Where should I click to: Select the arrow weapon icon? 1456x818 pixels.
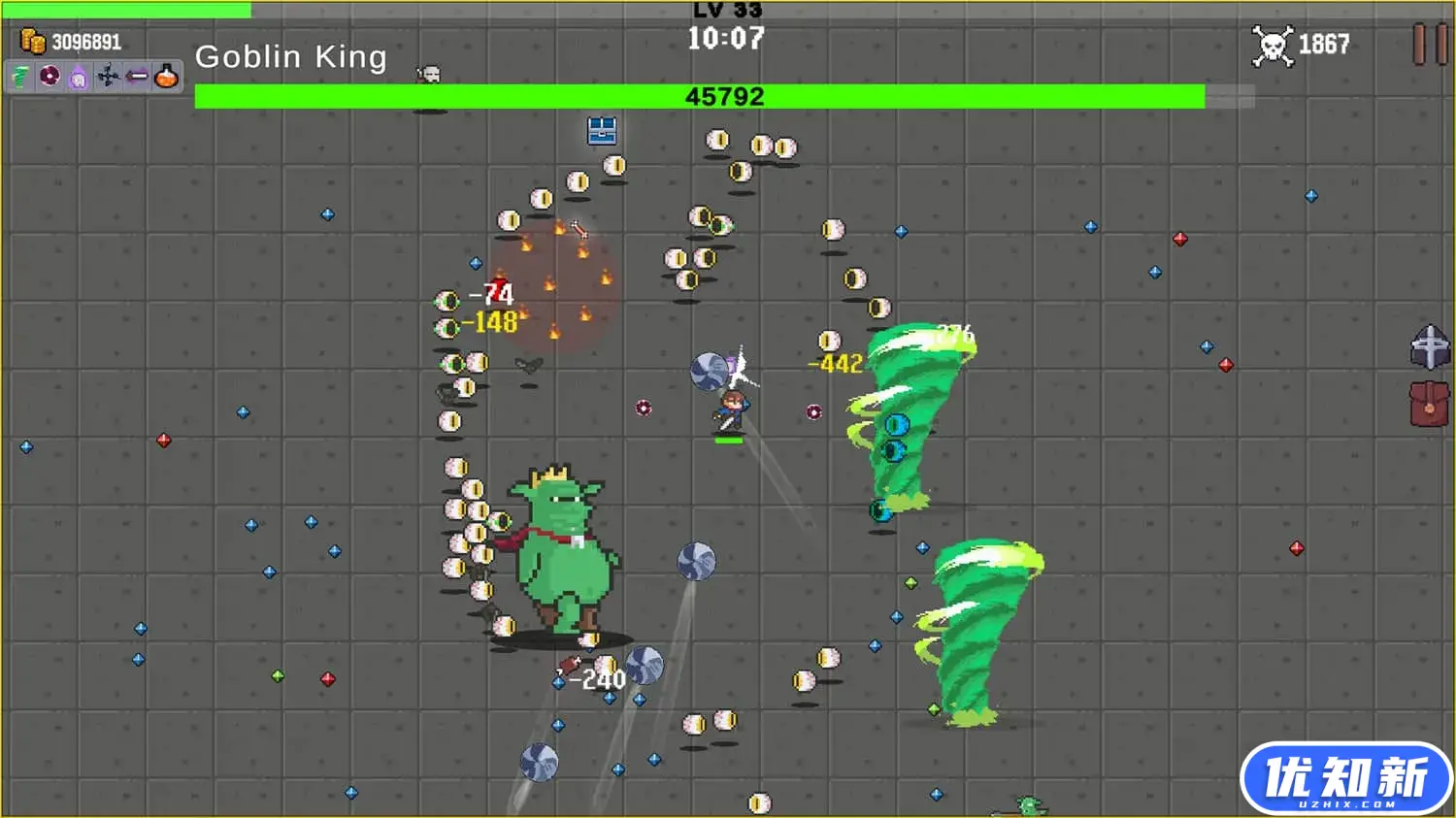[x=136, y=77]
